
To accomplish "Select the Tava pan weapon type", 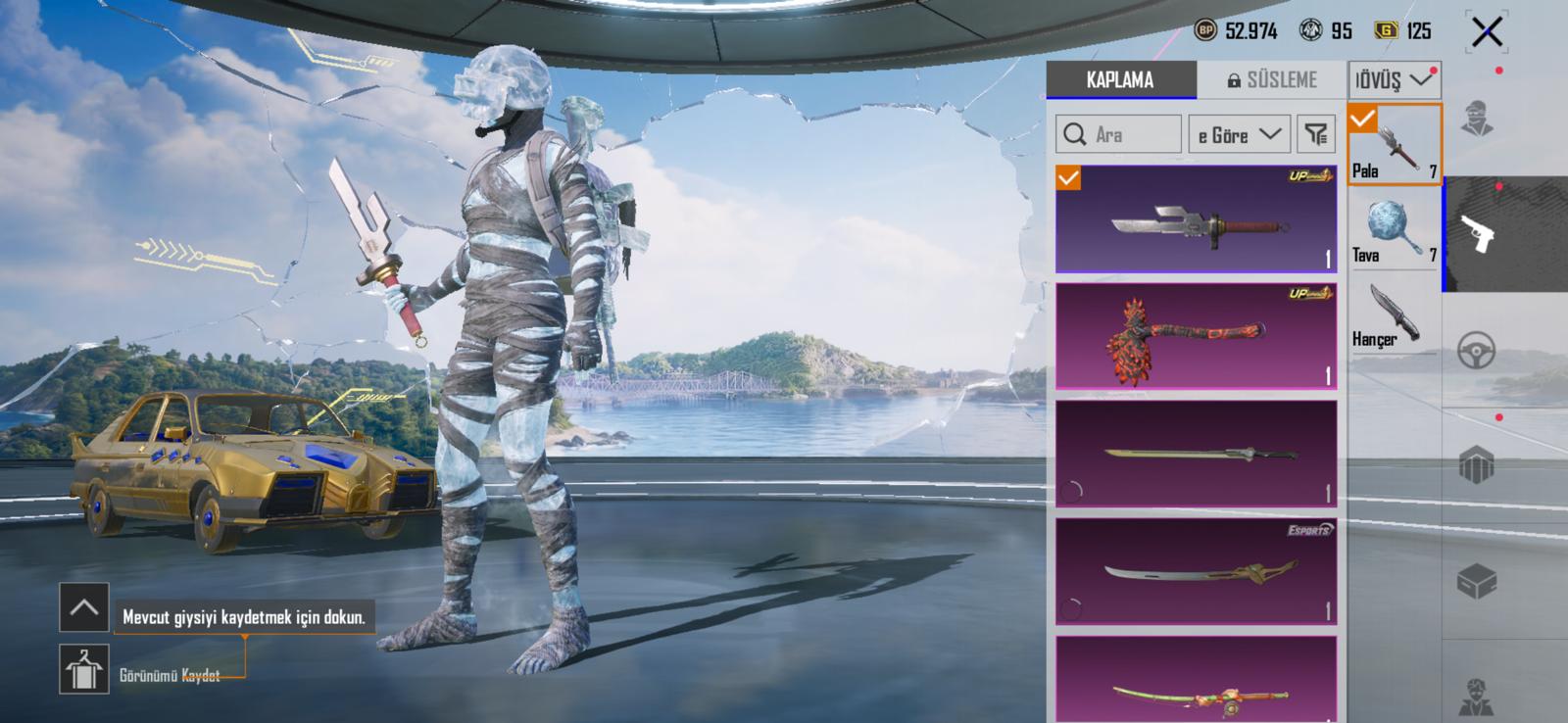I will 1394,229.
